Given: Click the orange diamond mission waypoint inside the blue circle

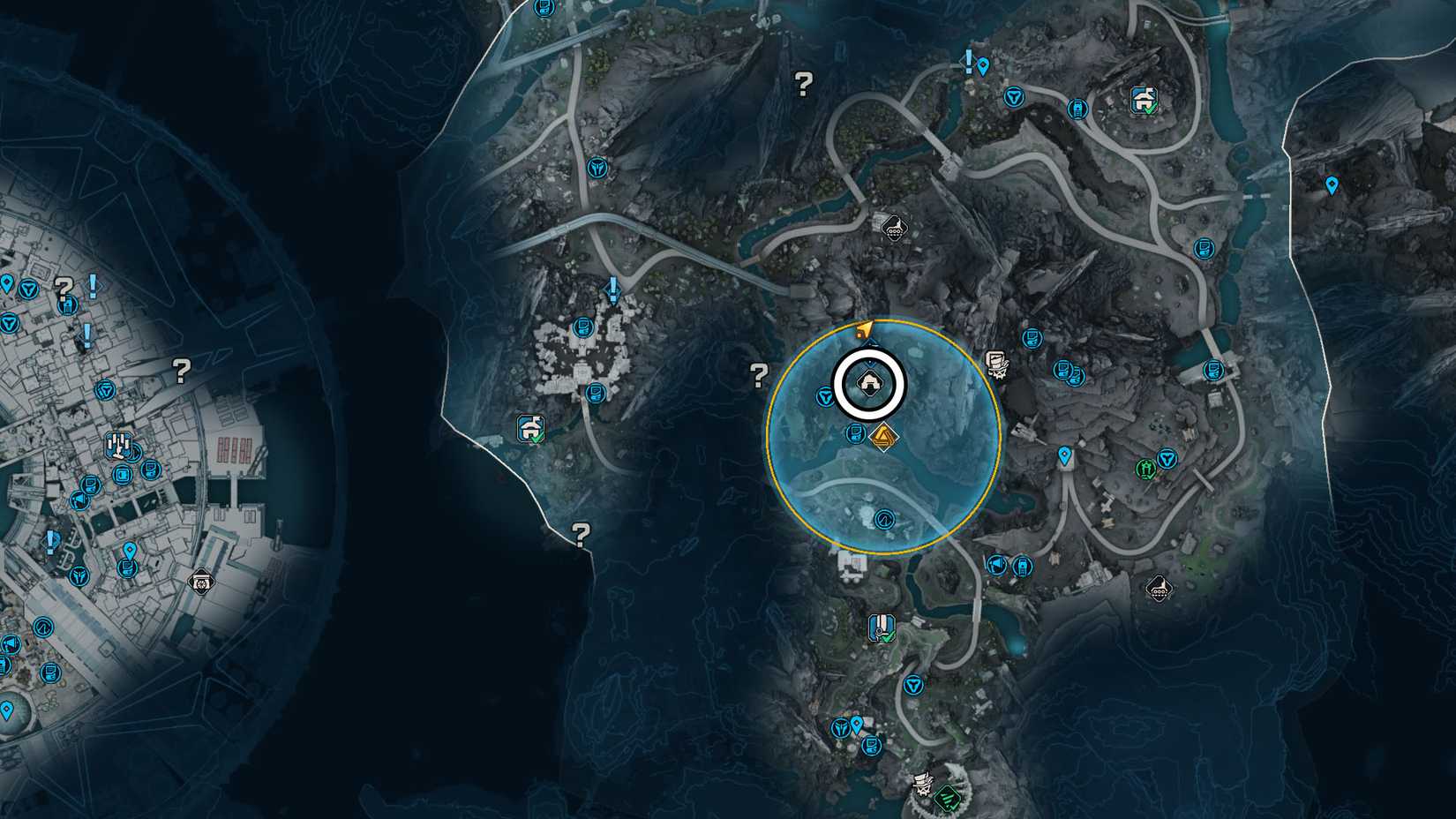Looking at the screenshot, I should click(x=886, y=437).
